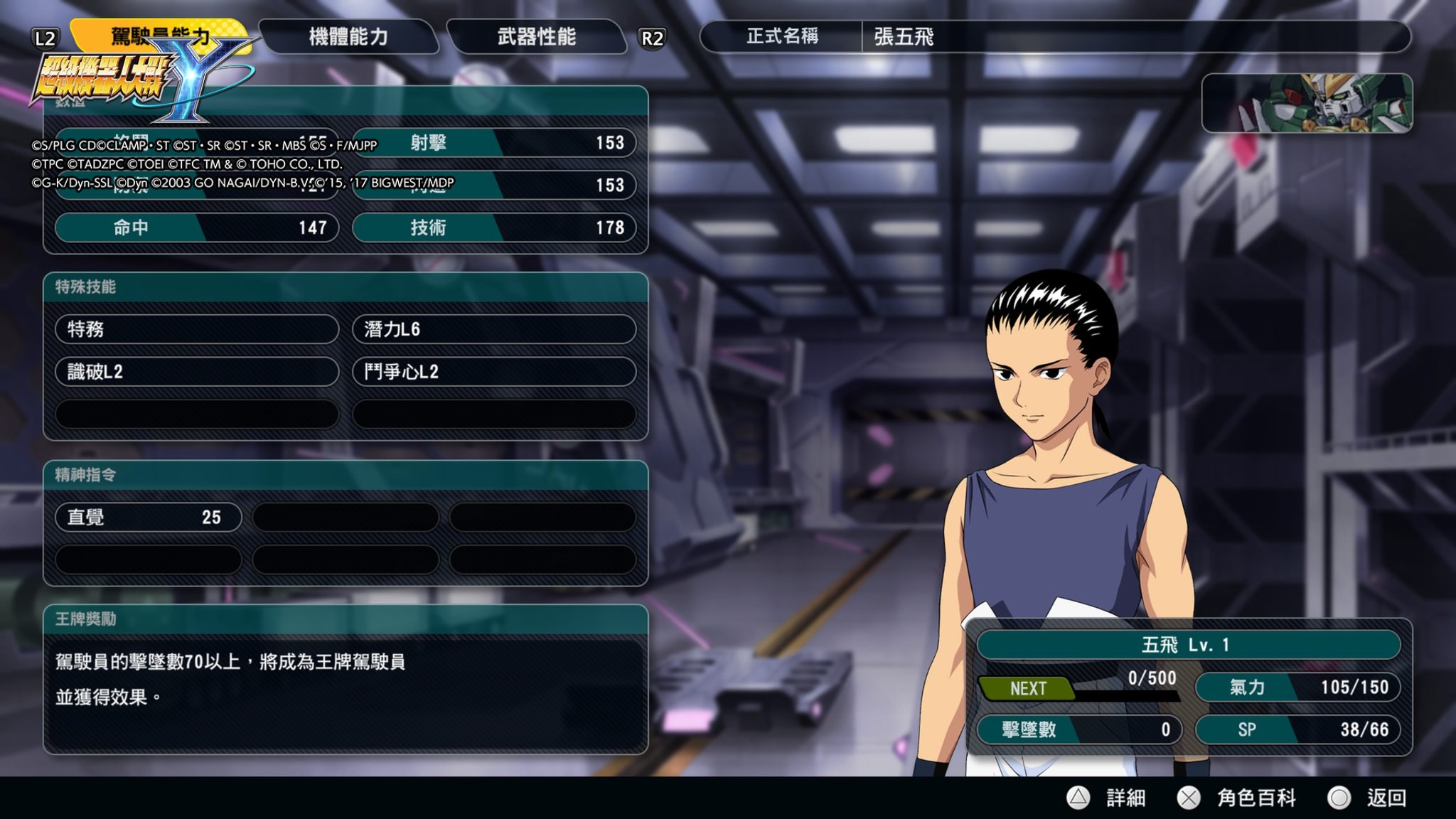Image resolution: width=1456 pixels, height=819 pixels.
Task: Select the 識破L2 skill entry
Action: coord(196,372)
